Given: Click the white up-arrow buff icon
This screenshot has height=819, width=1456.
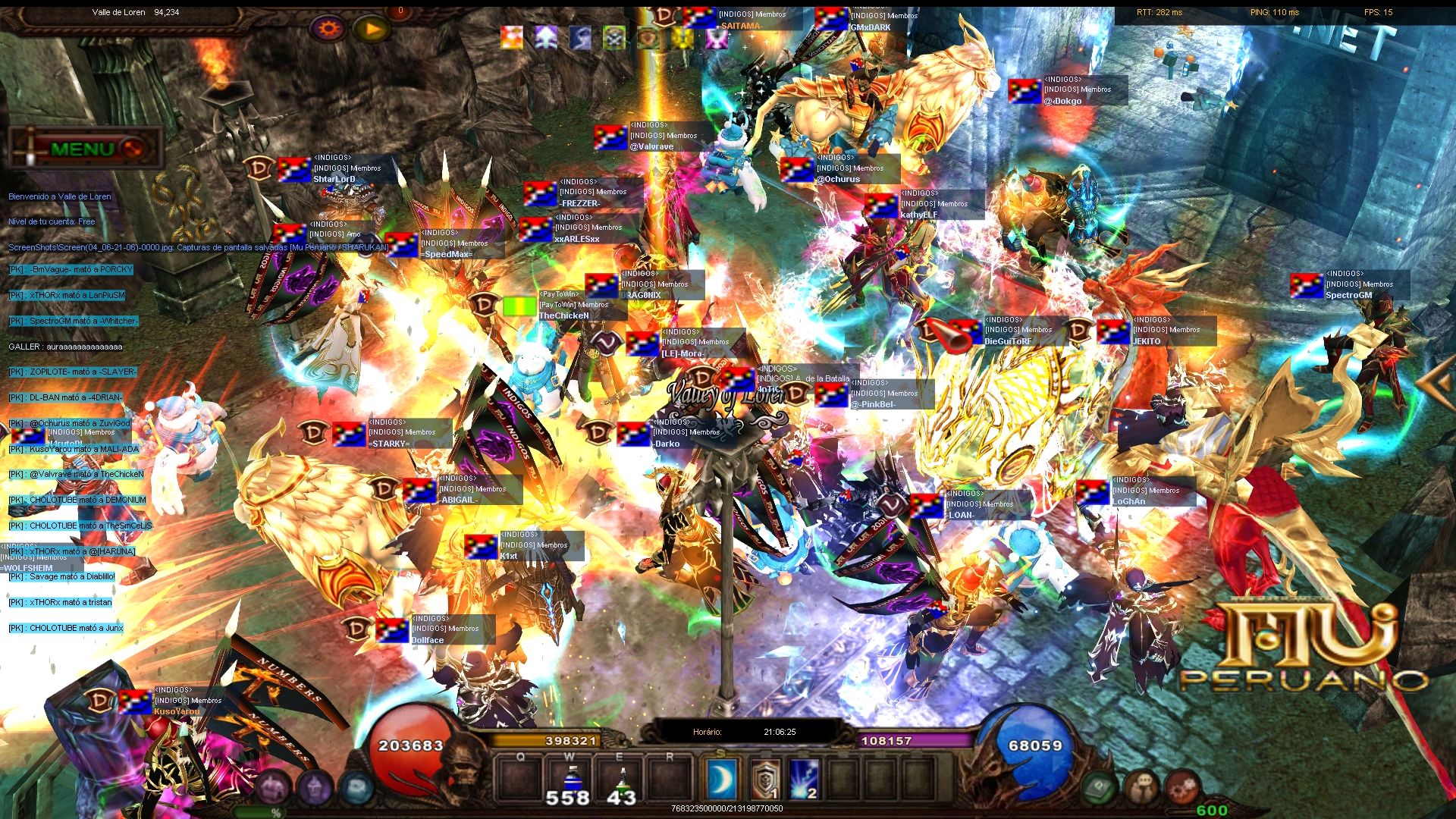Looking at the screenshot, I should point(546,36).
